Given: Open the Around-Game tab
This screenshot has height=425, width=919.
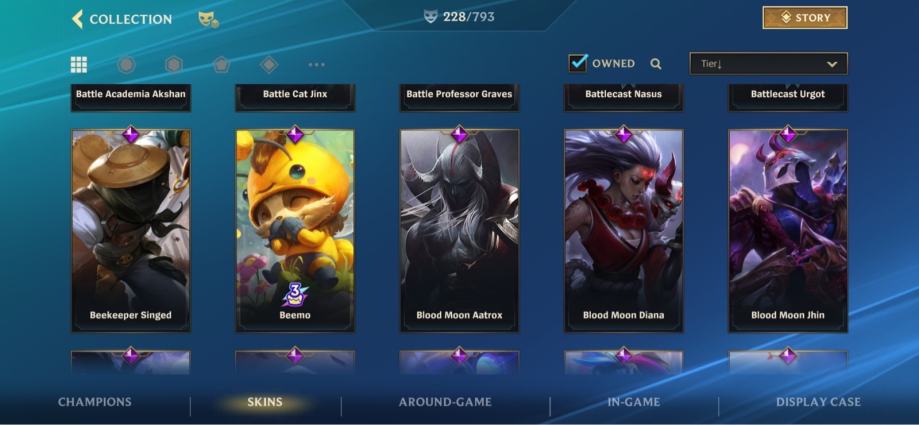Looking at the screenshot, I should tap(445, 402).
